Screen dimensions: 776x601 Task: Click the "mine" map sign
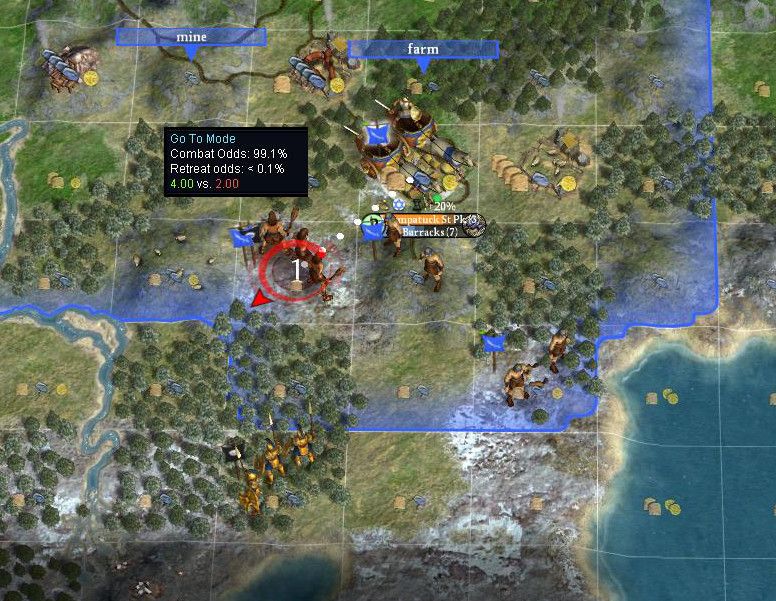coord(191,37)
